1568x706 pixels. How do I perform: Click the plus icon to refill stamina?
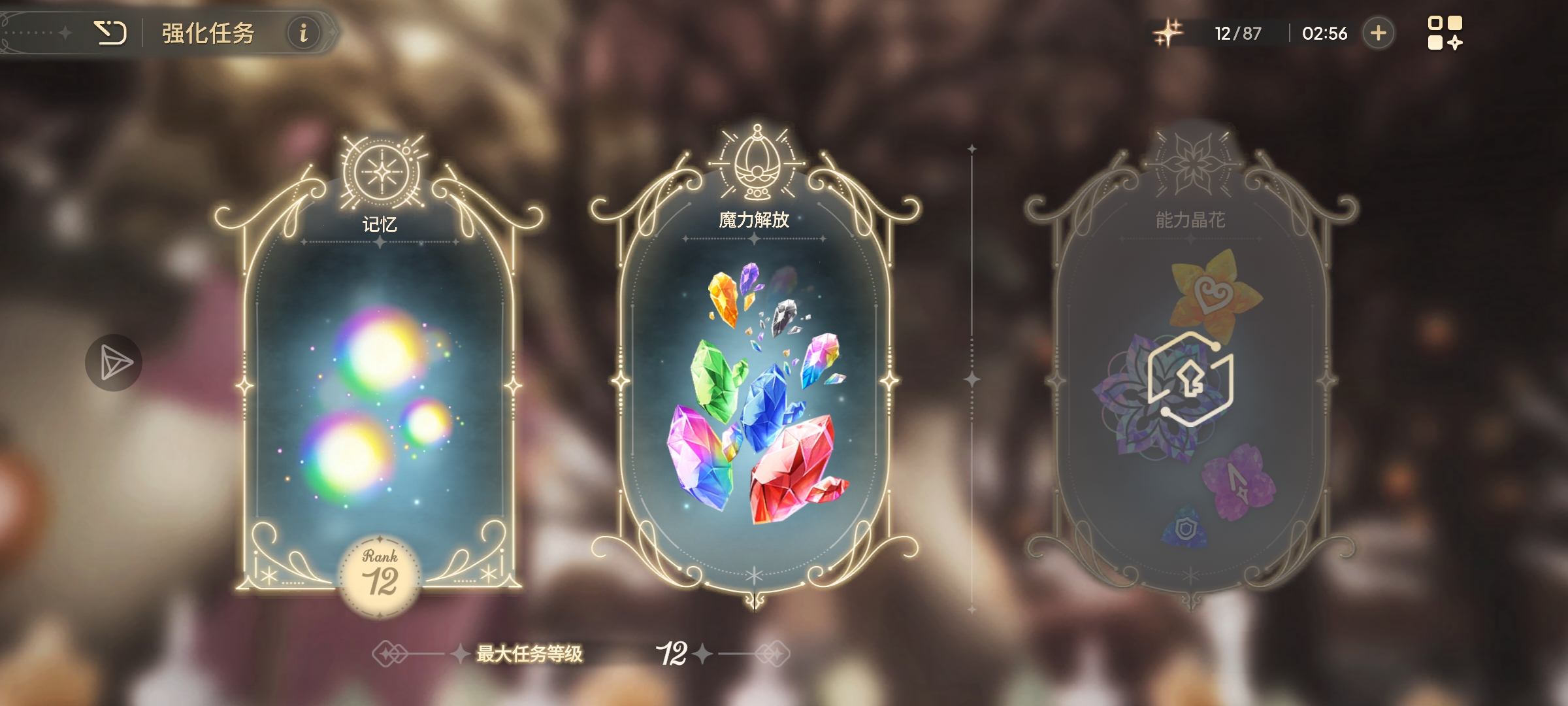[1379, 33]
